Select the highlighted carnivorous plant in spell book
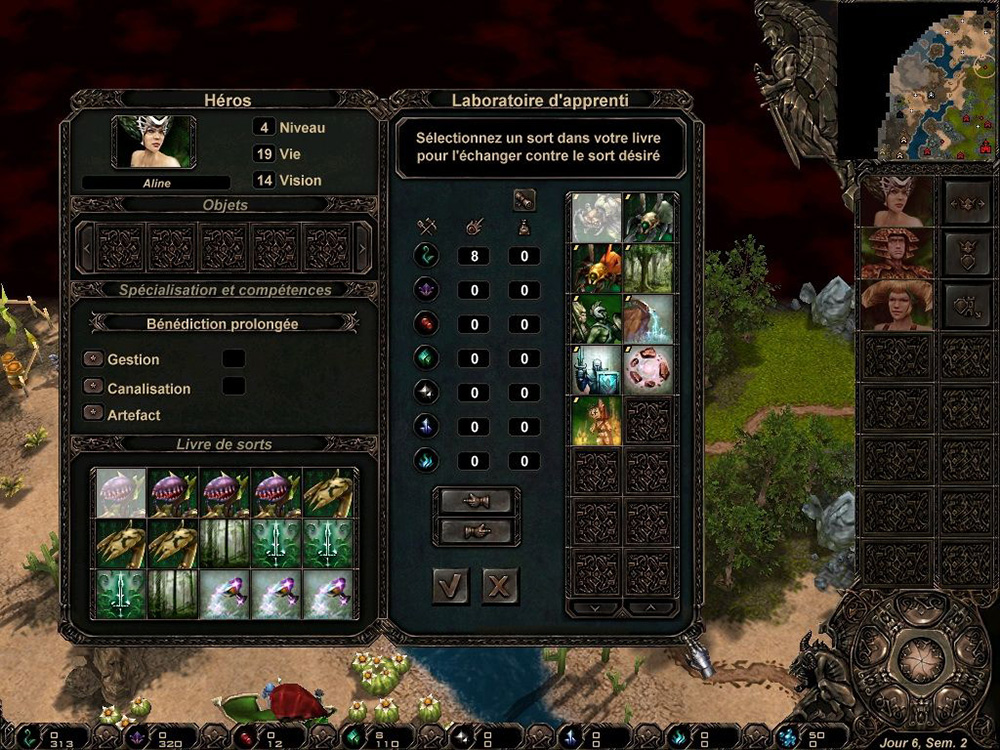1000x750 pixels. pos(122,494)
